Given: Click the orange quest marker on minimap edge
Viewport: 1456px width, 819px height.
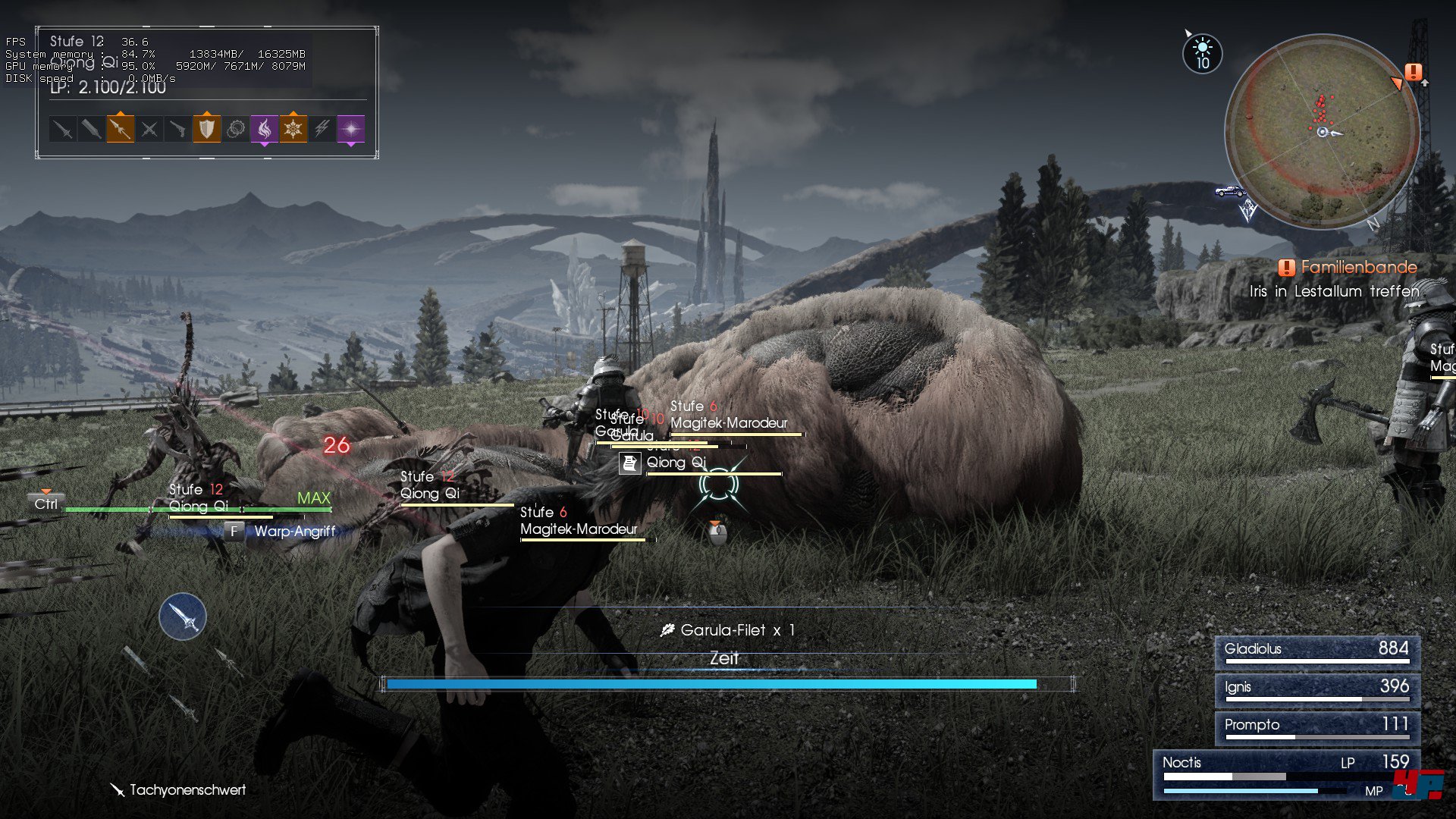Looking at the screenshot, I should pyautogui.click(x=1413, y=73).
